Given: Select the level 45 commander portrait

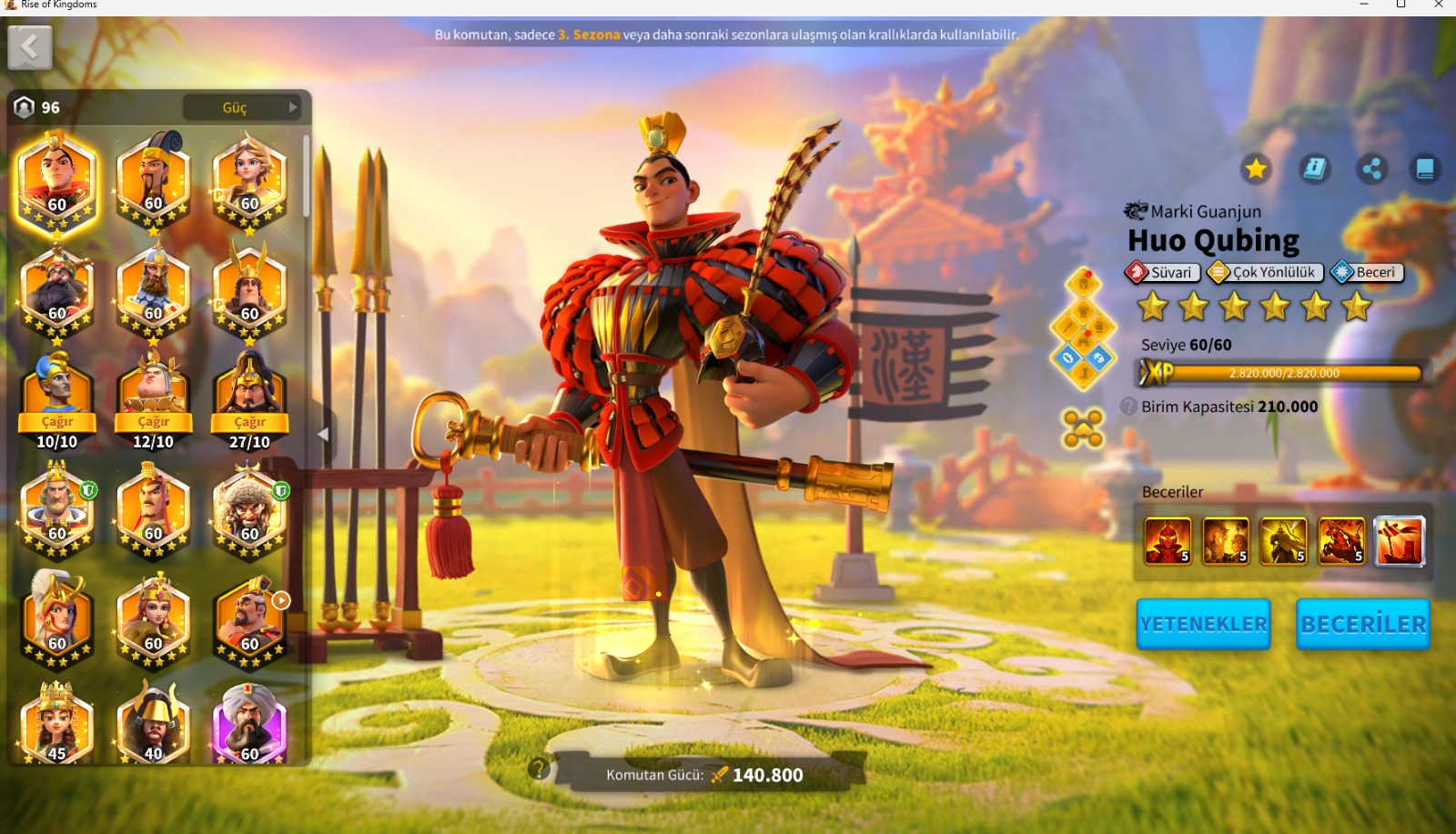Looking at the screenshot, I should pyautogui.click(x=57, y=725).
